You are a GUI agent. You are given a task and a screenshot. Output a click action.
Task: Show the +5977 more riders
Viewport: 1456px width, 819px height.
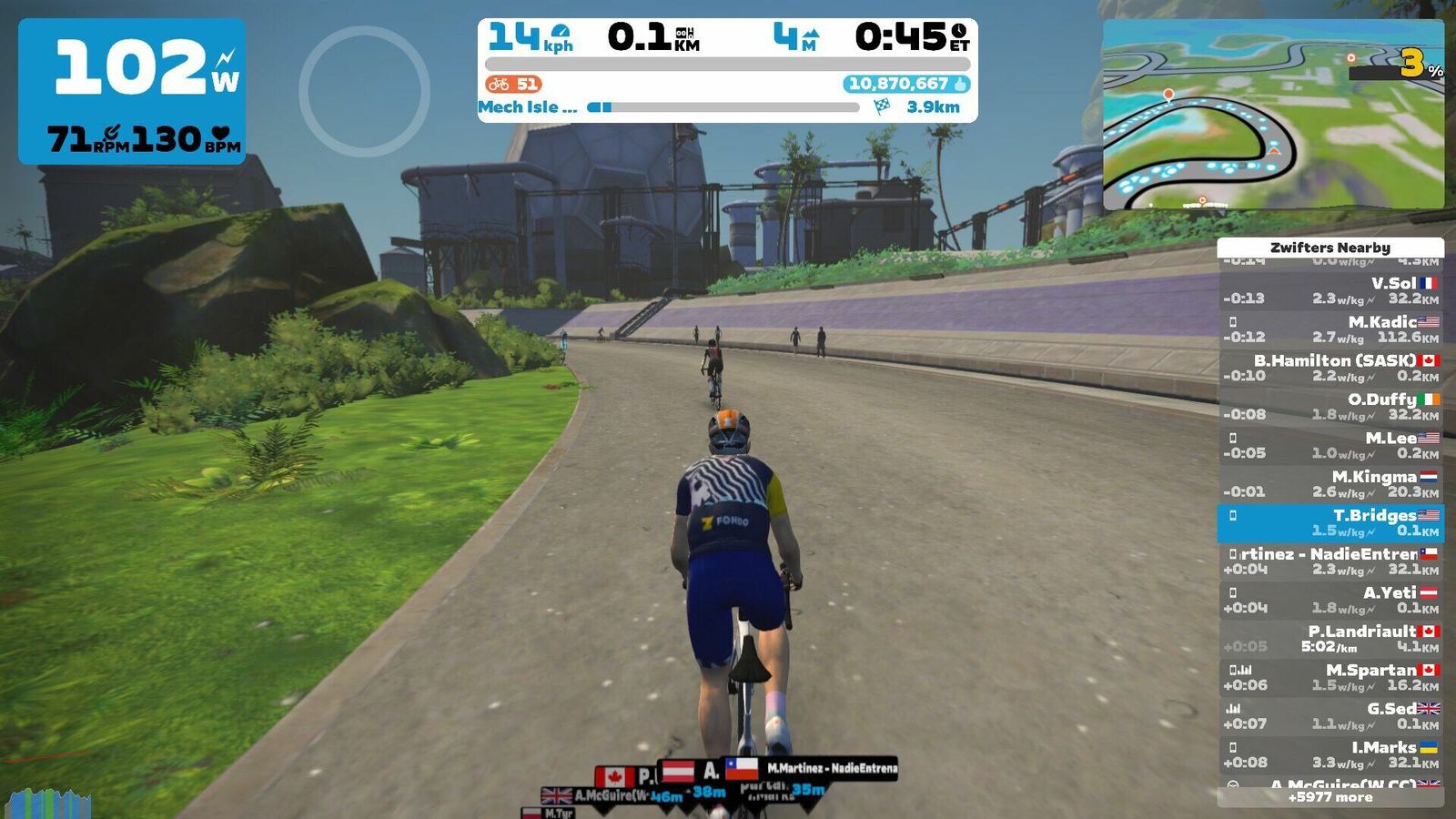pyautogui.click(x=1330, y=797)
